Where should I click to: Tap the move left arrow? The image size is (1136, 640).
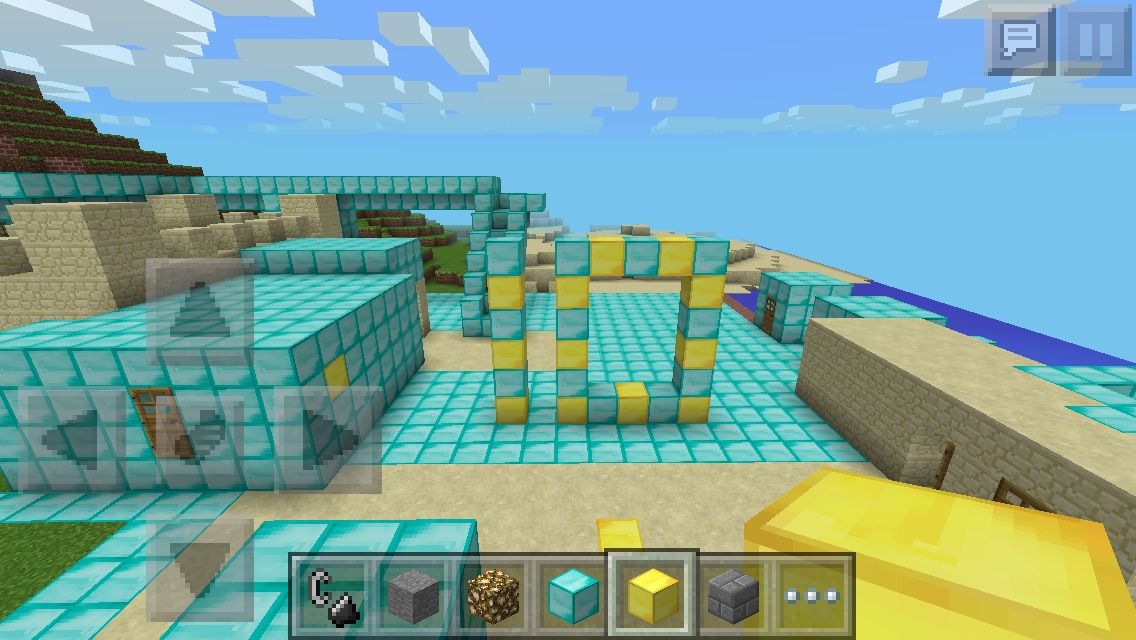pyautogui.click(x=70, y=439)
